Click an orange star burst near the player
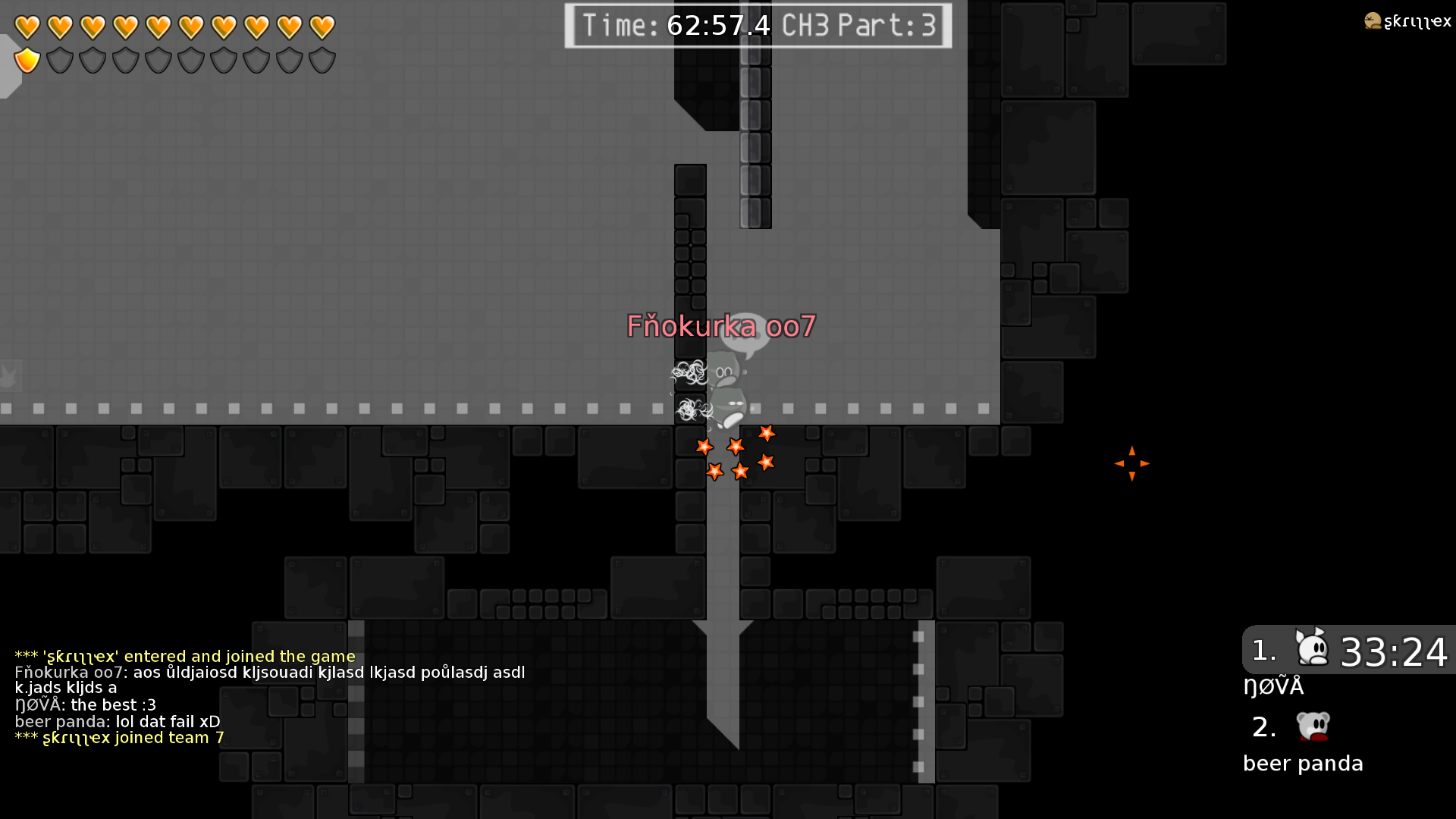Image resolution: width=1456 pixels, height=819 pixels. (x=736, y=447)
